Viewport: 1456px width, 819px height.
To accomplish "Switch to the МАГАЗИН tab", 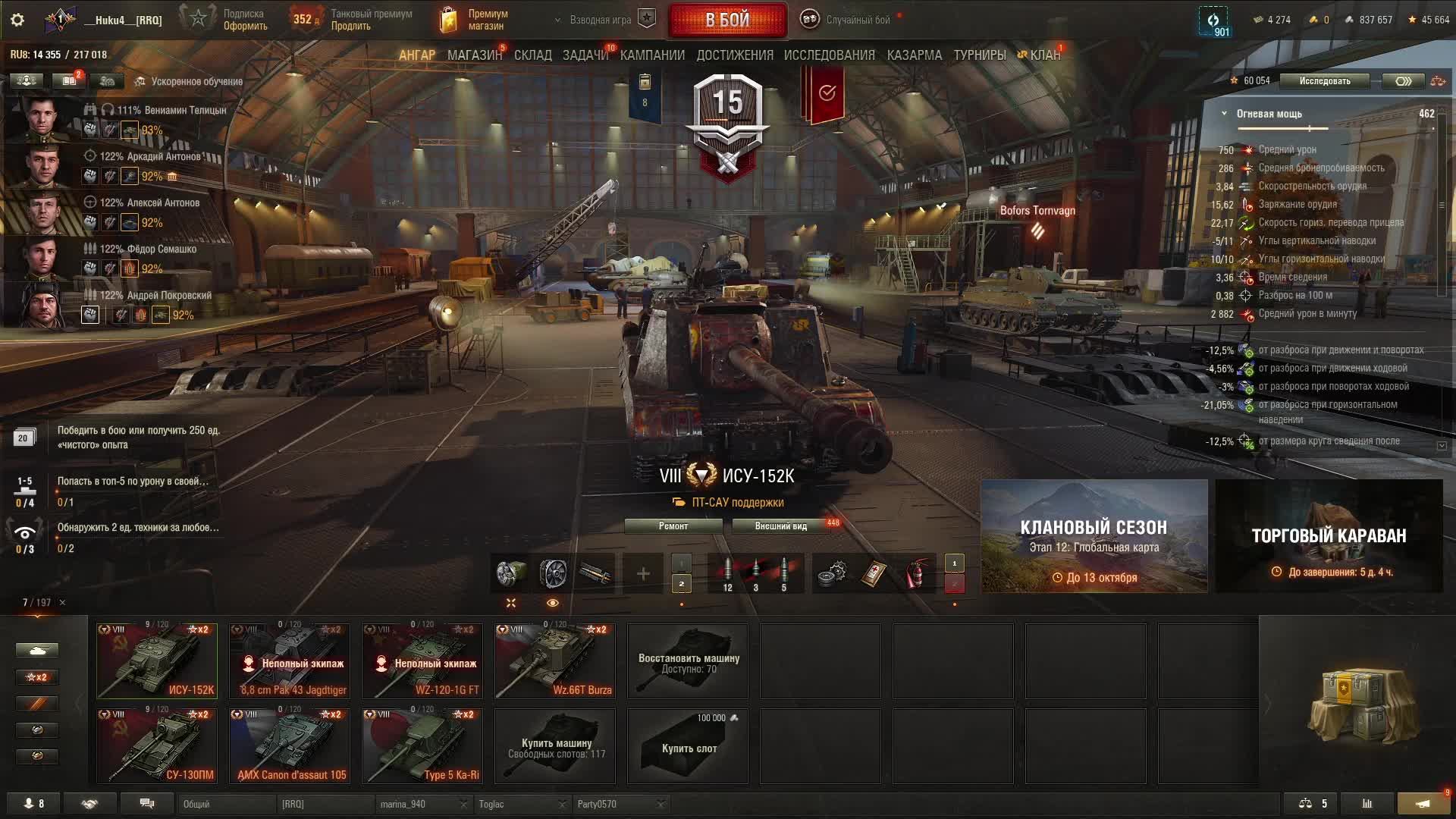I will [474, 55].
